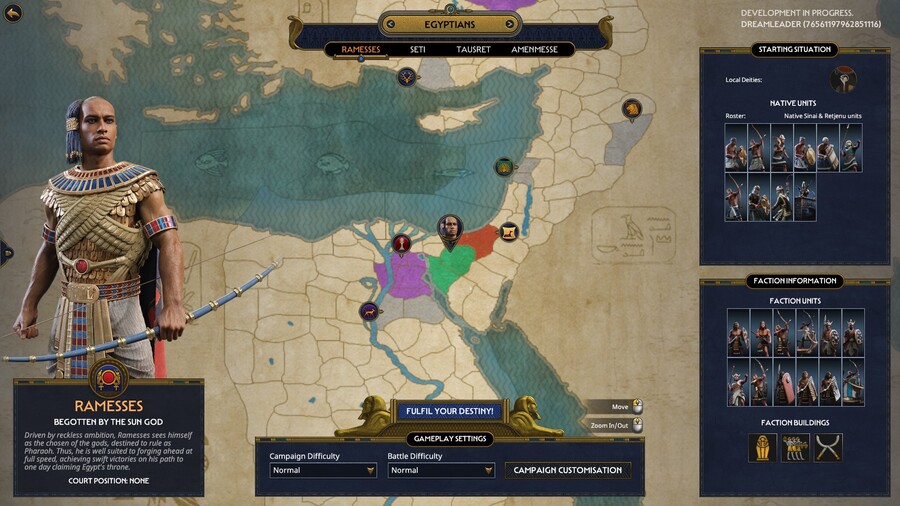This screenshot has width=900, height=506.
Task: Inspect the local deity icon
Action: point(842,80)
